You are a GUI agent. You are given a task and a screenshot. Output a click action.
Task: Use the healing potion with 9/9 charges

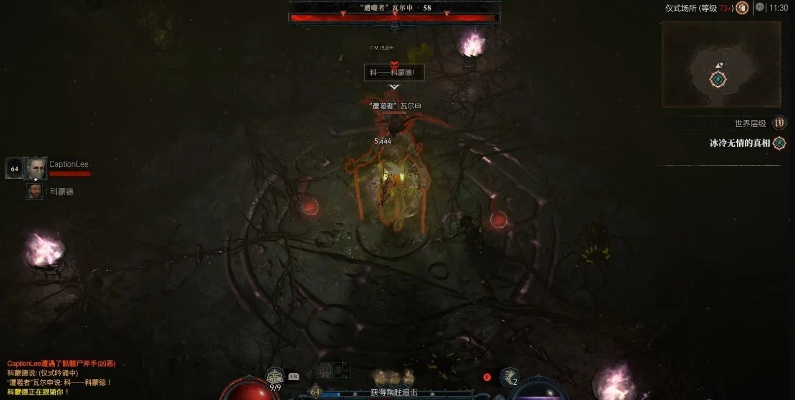pyautogui.click(x=275, y=377)
